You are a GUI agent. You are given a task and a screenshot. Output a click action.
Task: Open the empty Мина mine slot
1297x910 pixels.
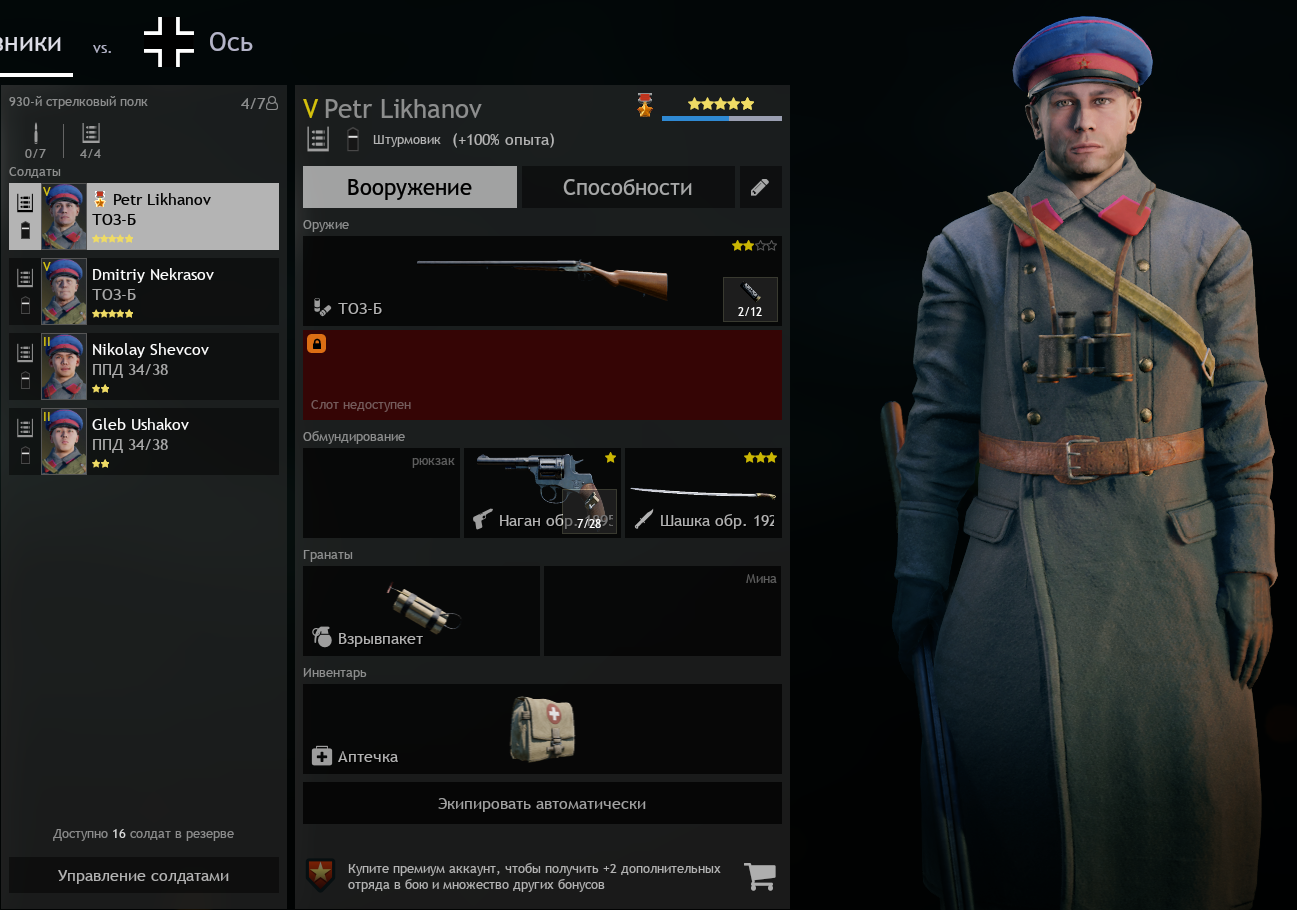click(662, 611)
